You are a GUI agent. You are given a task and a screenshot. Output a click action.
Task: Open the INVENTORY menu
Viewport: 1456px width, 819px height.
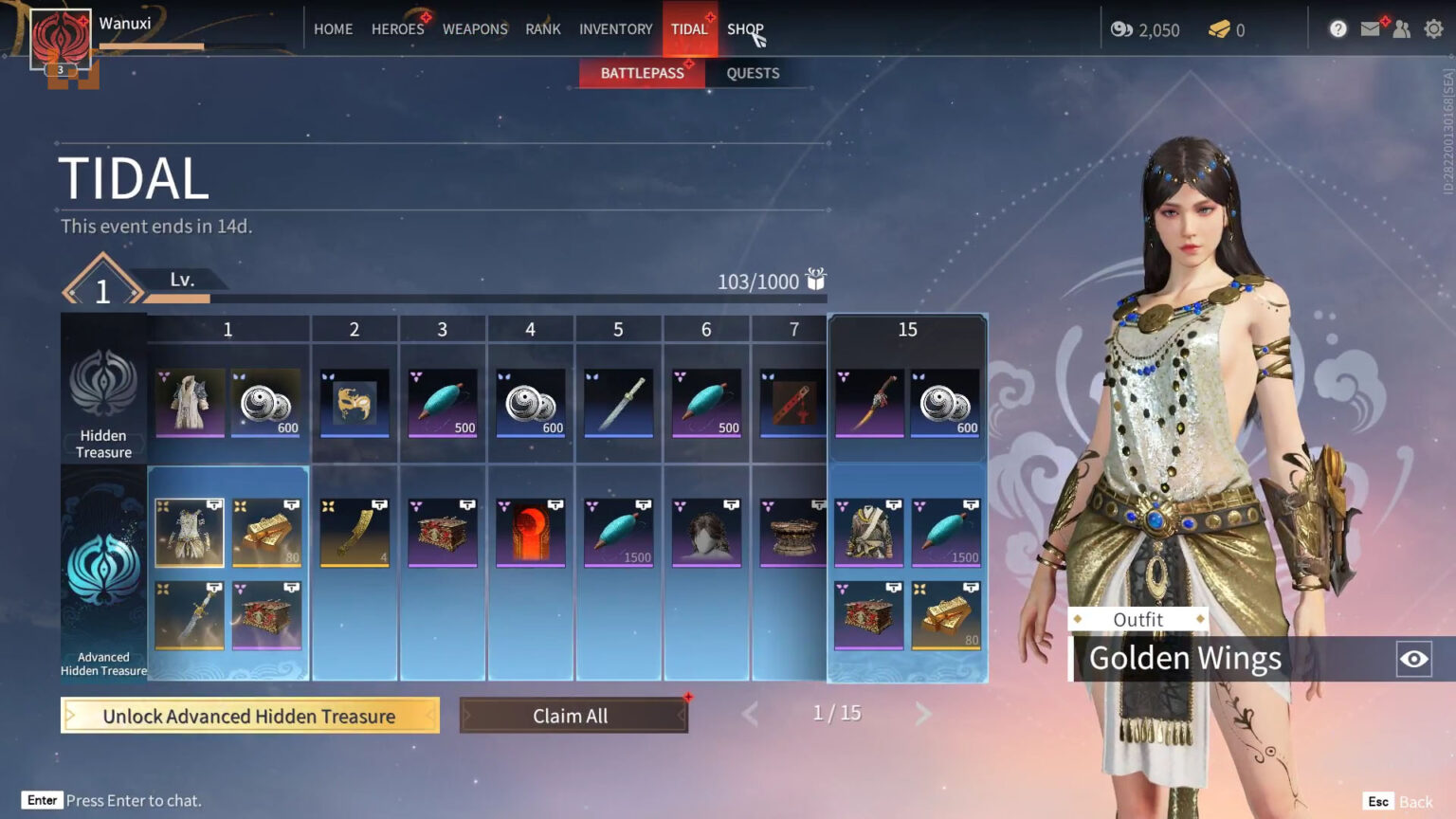[x=615, y=29]
